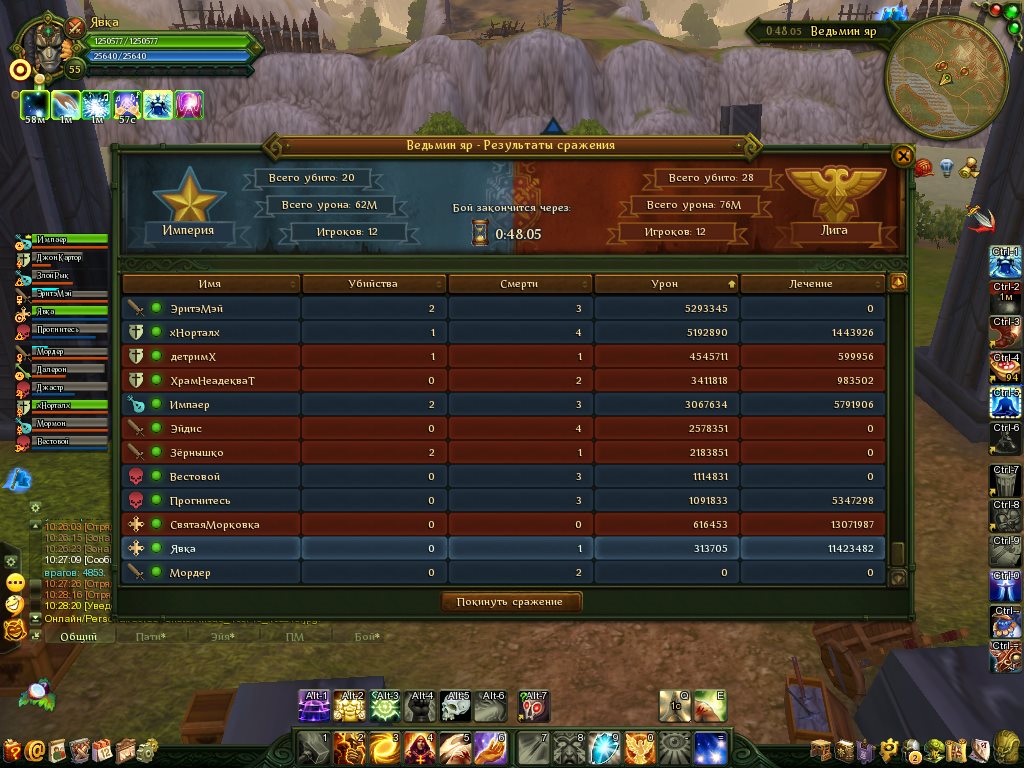Switch to the ПМ chat tab
Viewport: 1024px width, 768px height.
pyautogui.click(x=294, y=637)
